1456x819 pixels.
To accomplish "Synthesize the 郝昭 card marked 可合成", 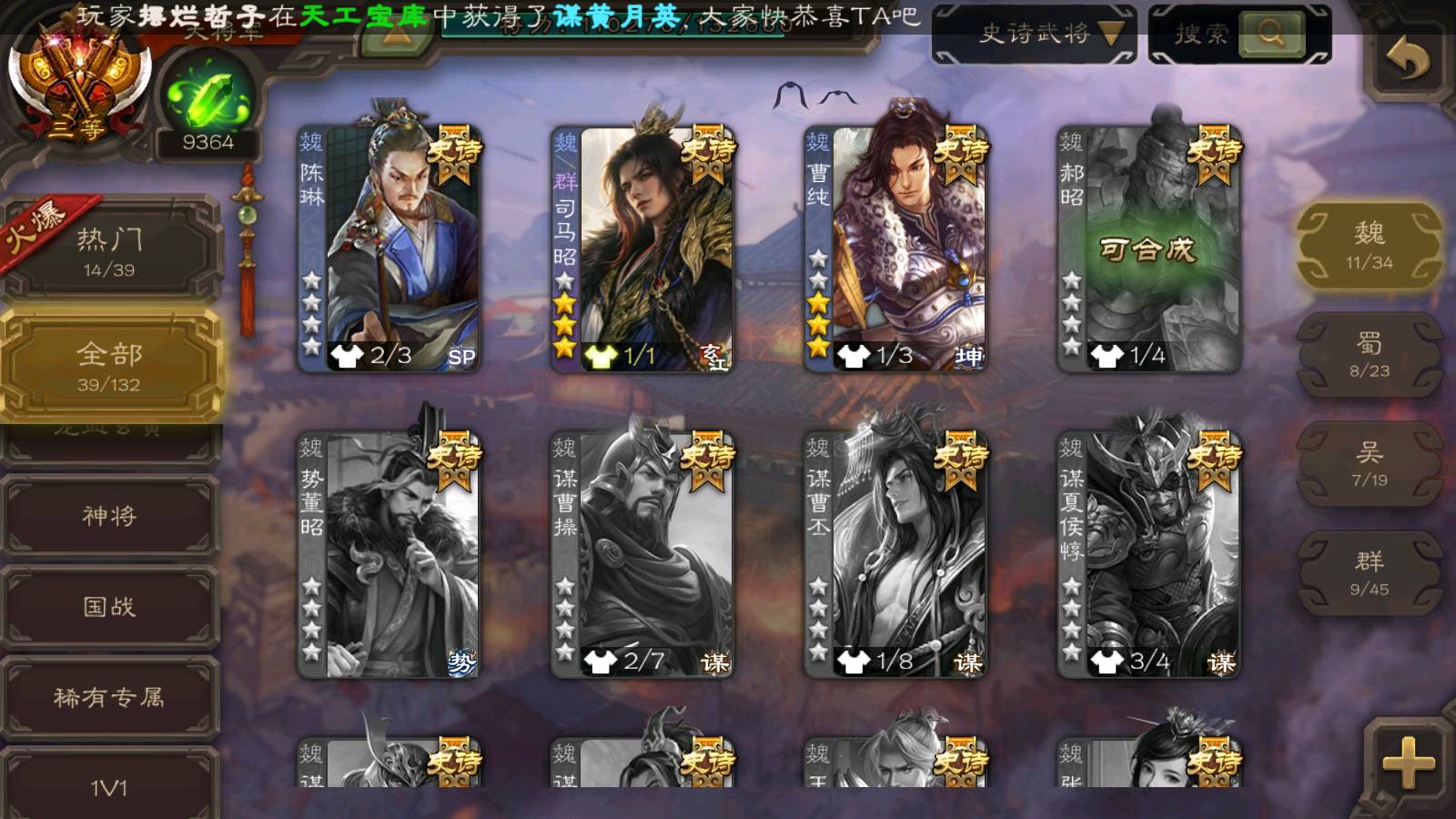I will click(x=1148, y=248).
